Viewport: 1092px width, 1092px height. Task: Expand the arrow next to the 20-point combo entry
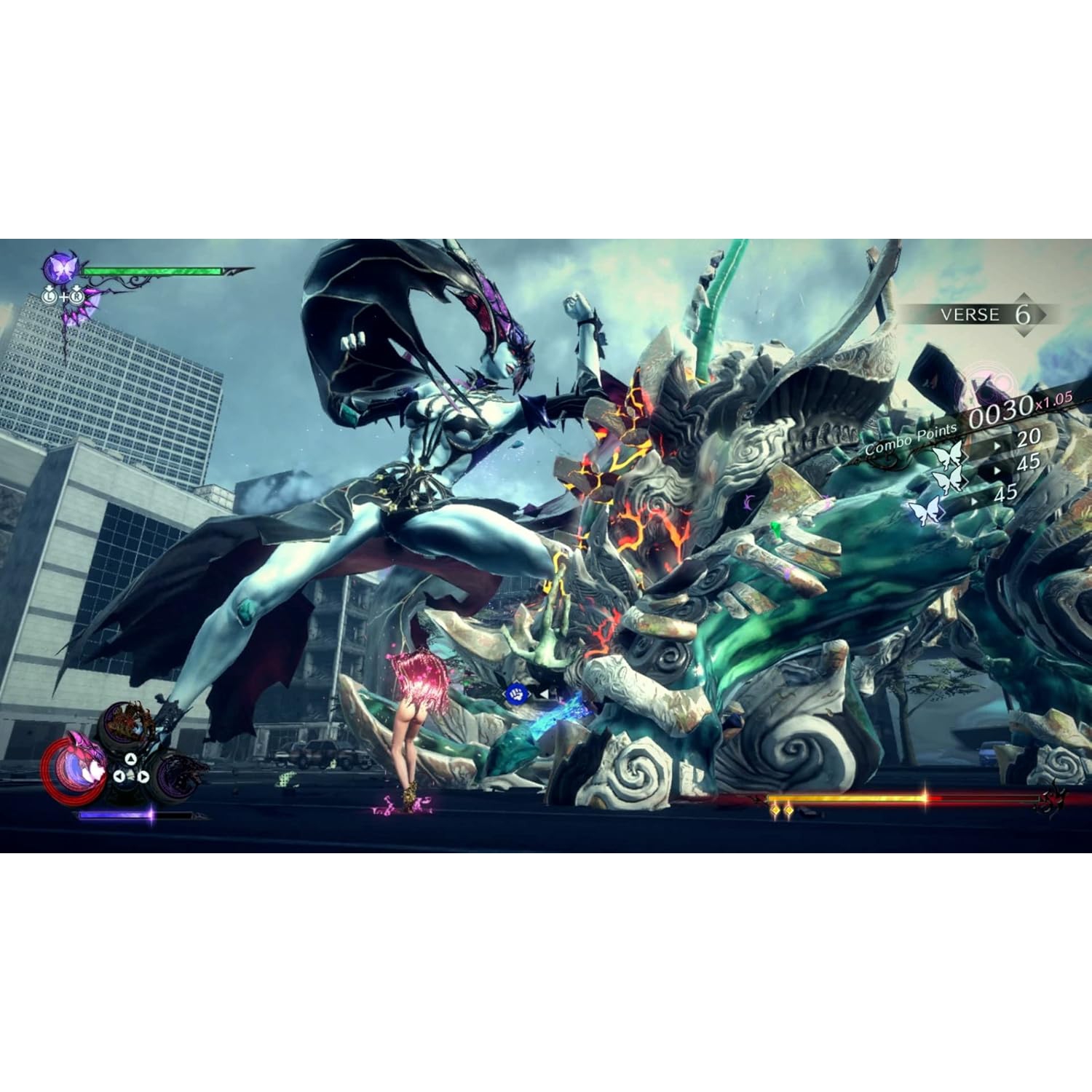(996, 445)
